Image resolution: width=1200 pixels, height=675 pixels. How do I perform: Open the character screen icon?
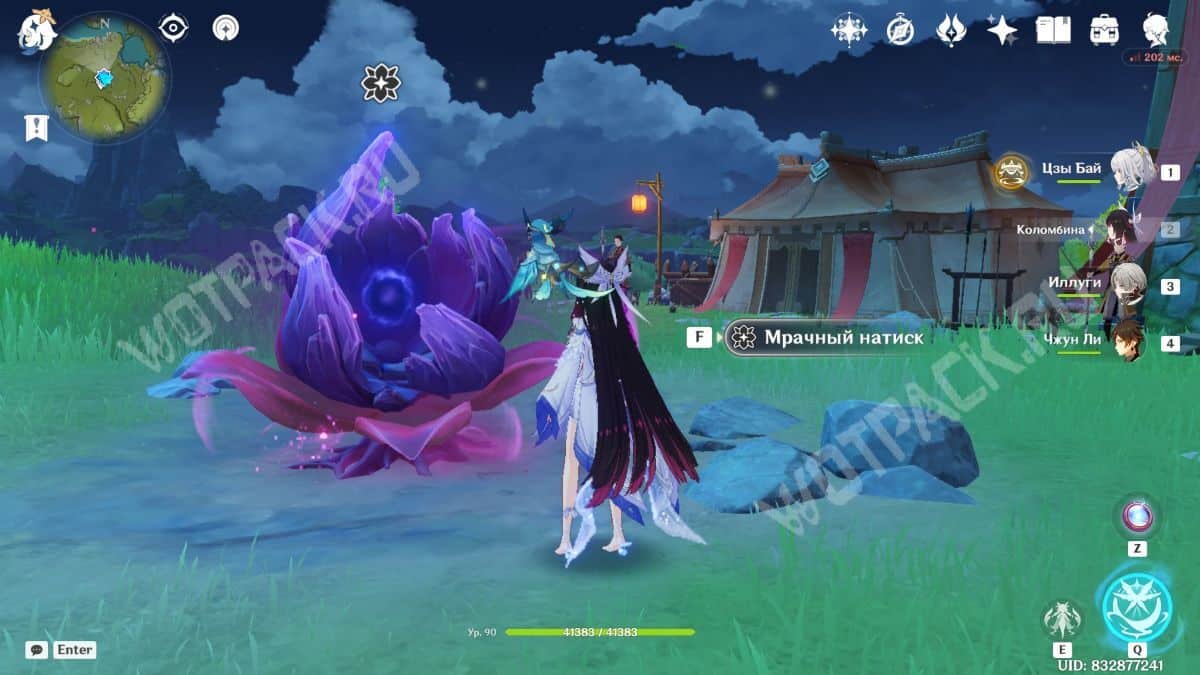point(1157,29)
